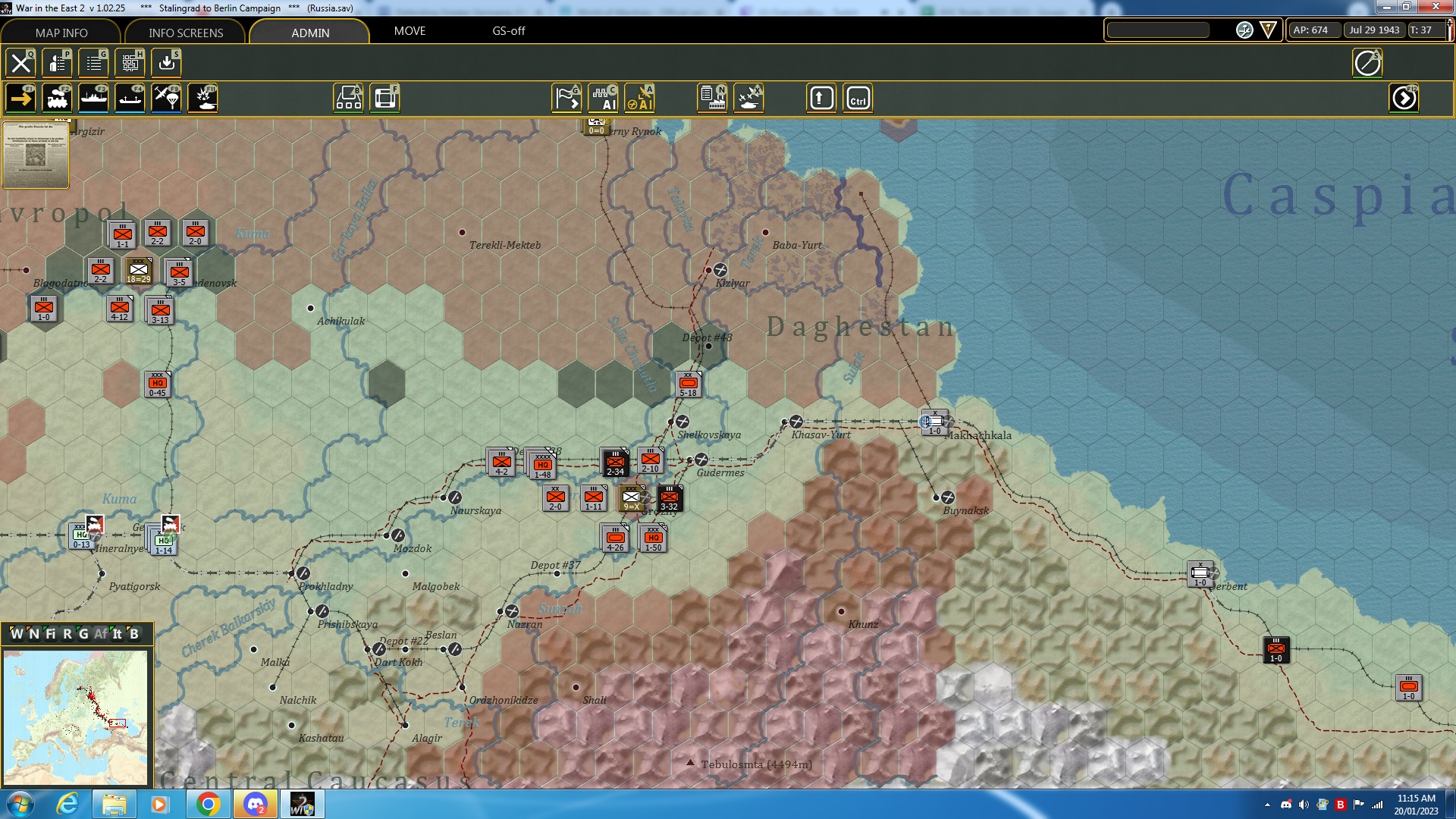Open the air transport drop mode icon
The image size is (1456, 819).
pos(166,97)
